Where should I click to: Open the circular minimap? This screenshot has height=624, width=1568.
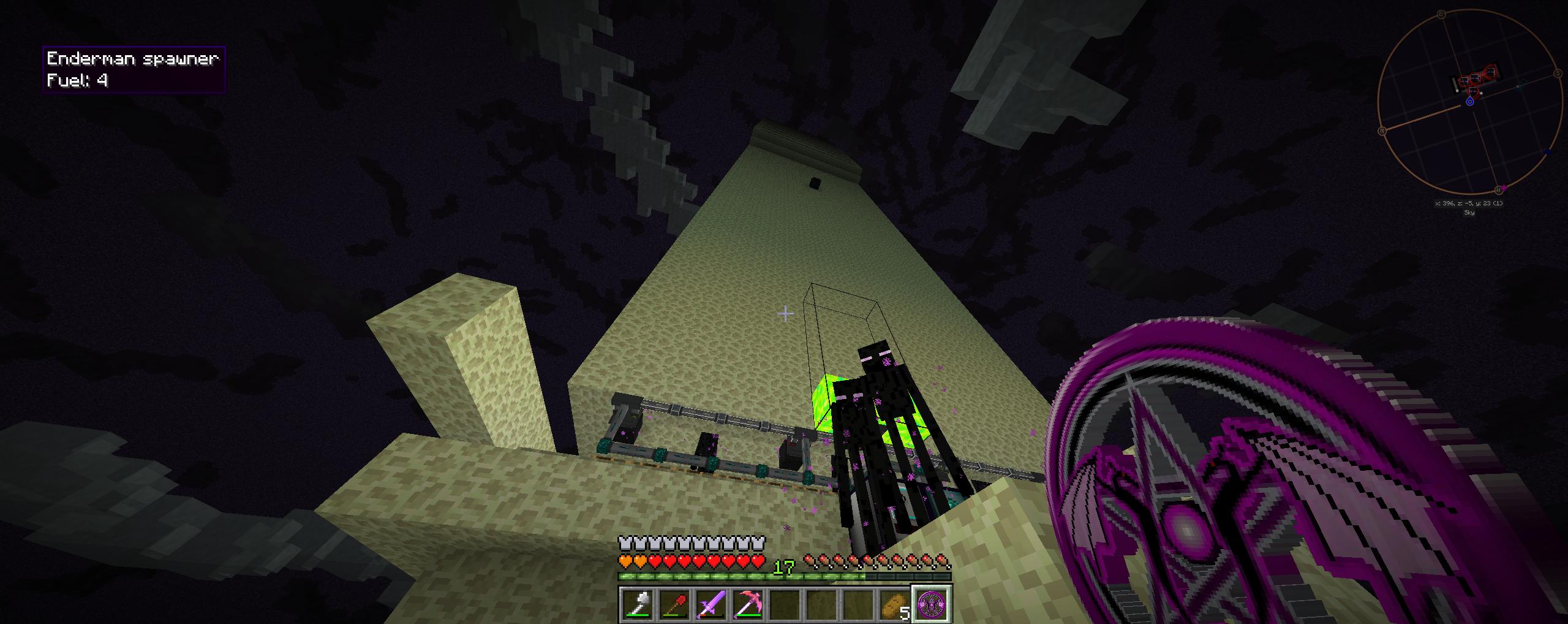1469,101
